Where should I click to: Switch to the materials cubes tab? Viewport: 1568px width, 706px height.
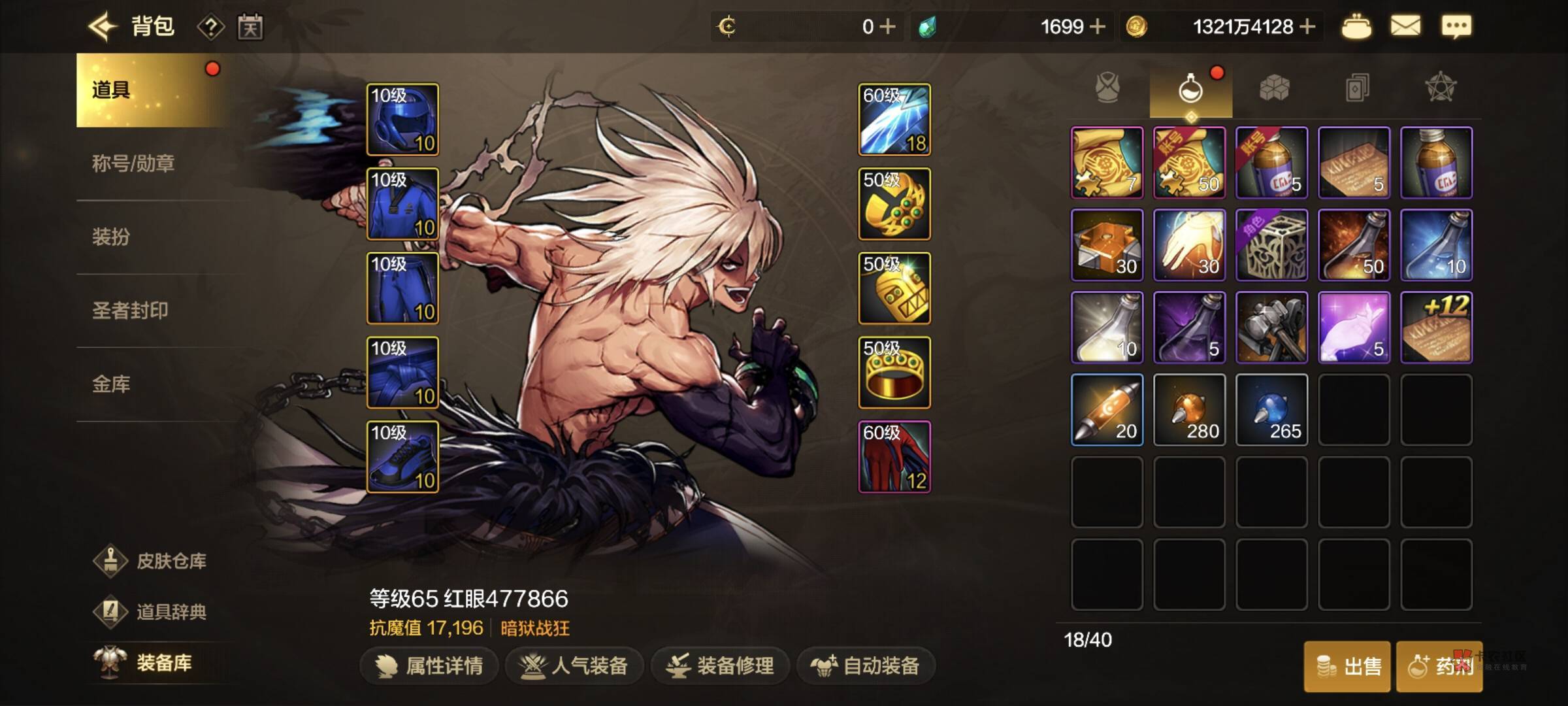tap(1274, 88)
